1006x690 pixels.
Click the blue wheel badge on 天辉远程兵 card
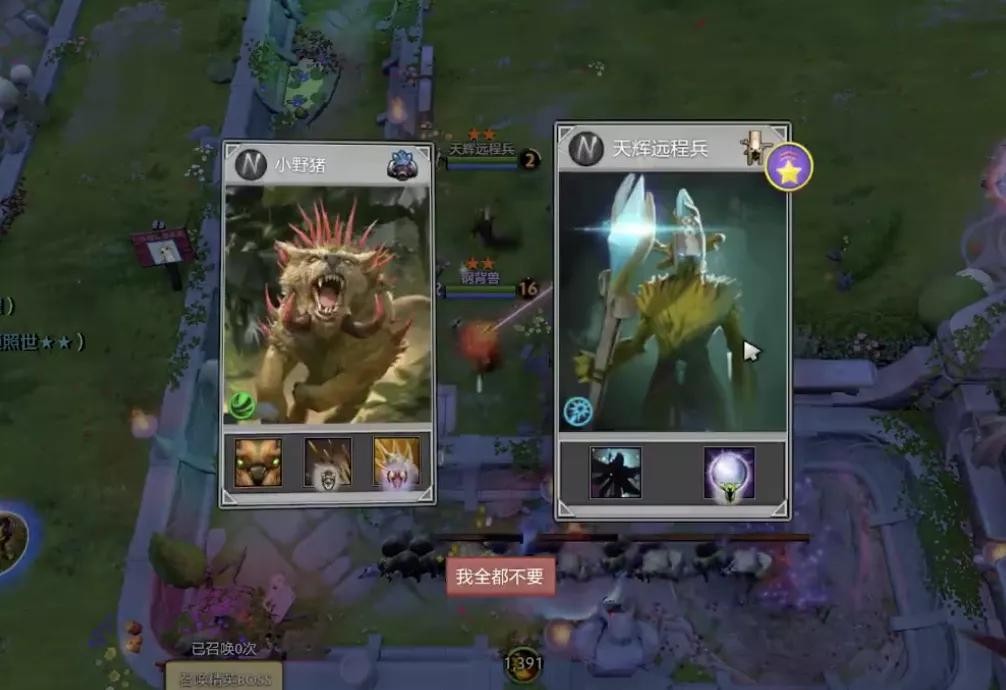577,411
